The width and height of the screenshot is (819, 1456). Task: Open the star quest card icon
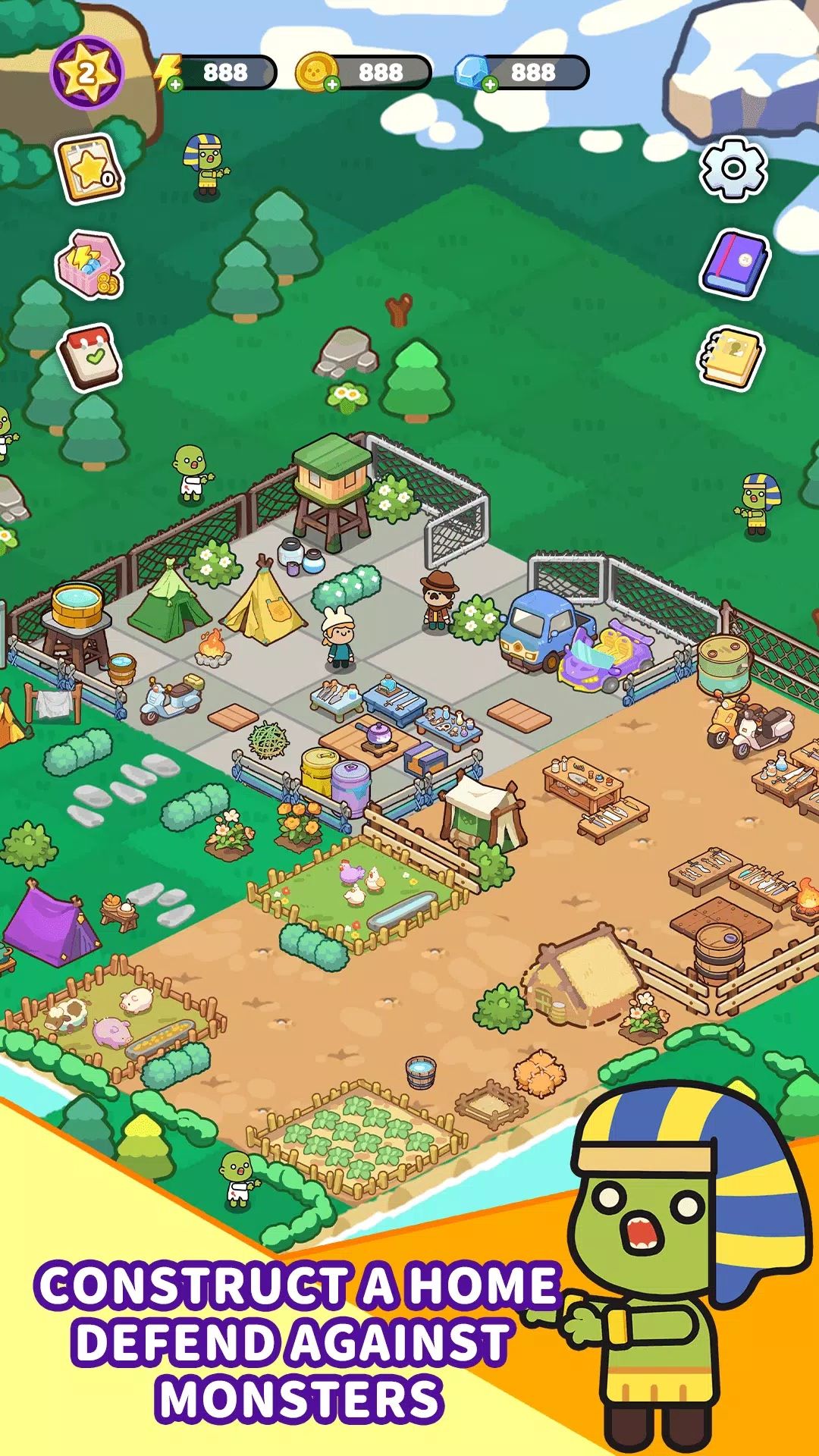tap(89, 169)
